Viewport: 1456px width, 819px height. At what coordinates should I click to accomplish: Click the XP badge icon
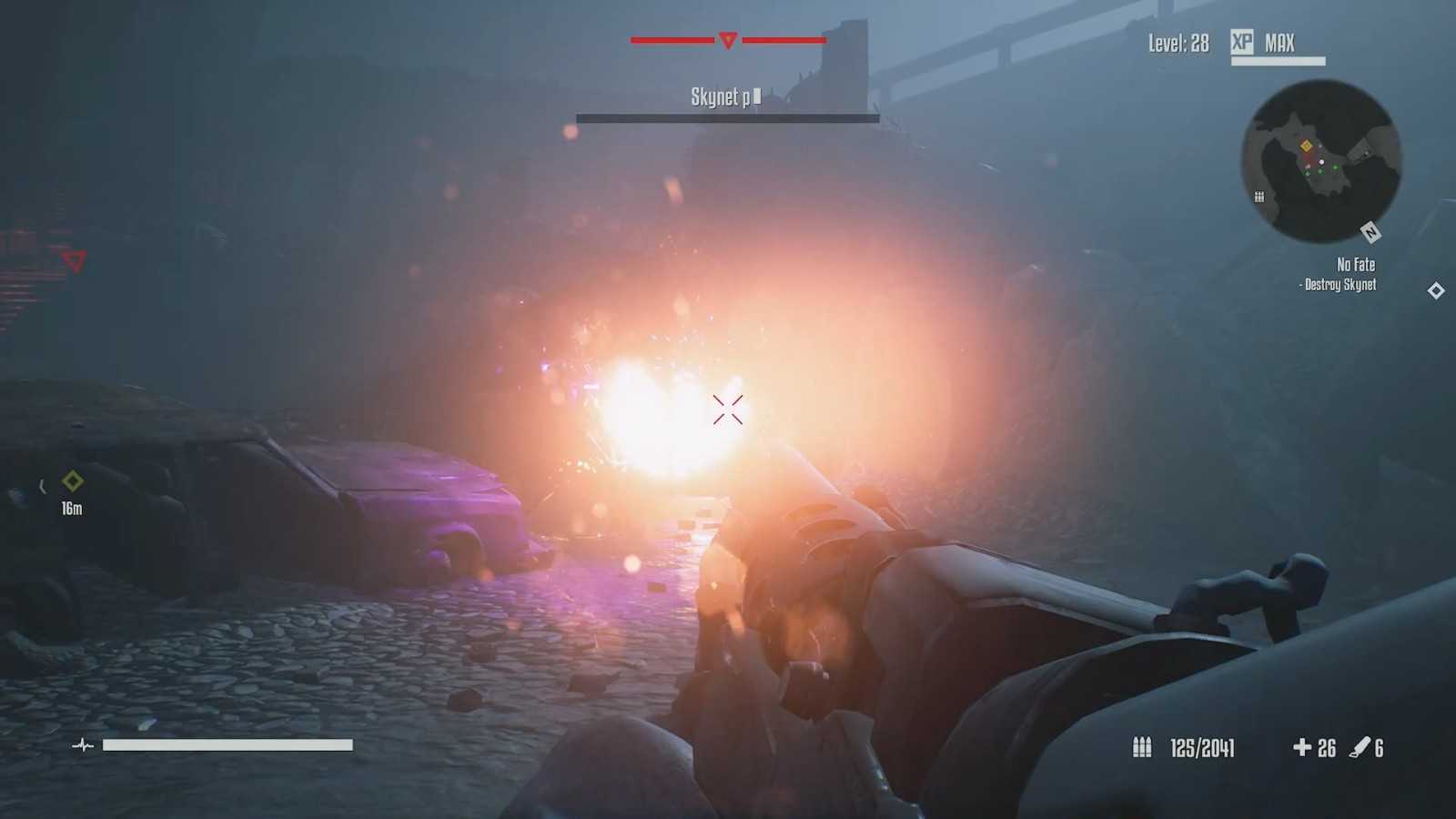pyautogui.click(x=1242, y=42)
